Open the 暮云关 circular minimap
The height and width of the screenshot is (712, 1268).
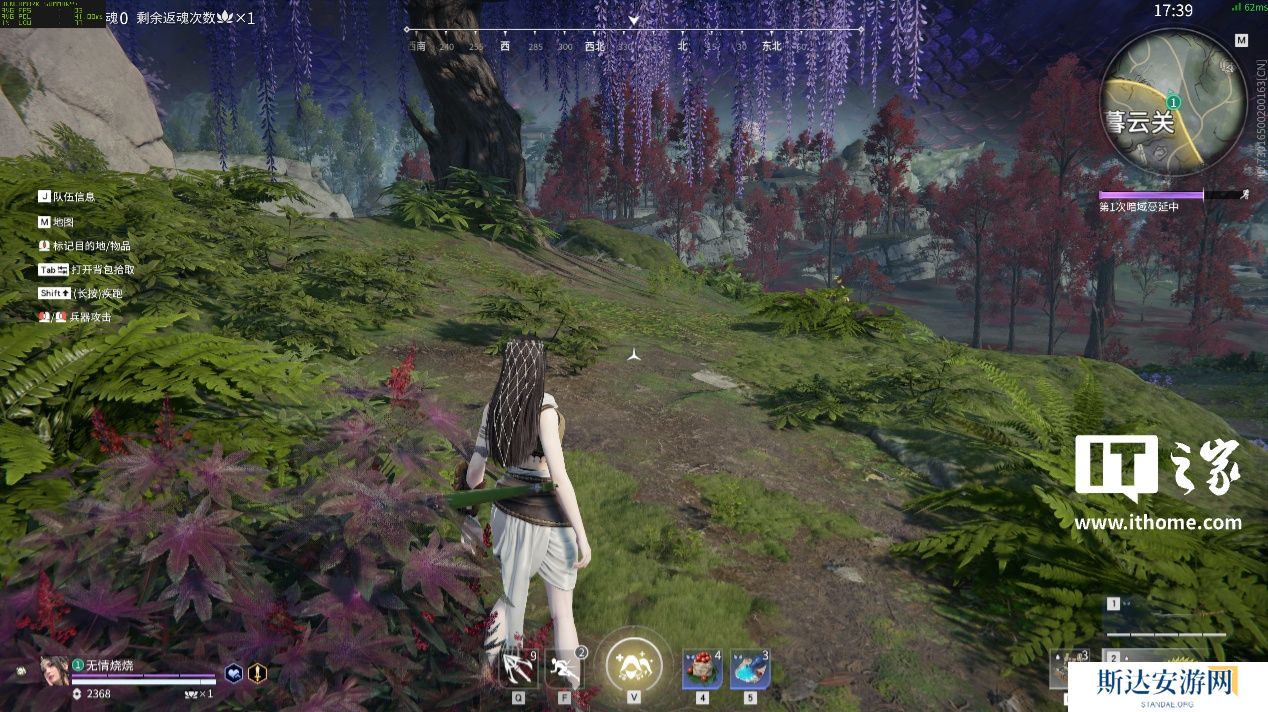pyautogui.click(x=1172, y=101)
